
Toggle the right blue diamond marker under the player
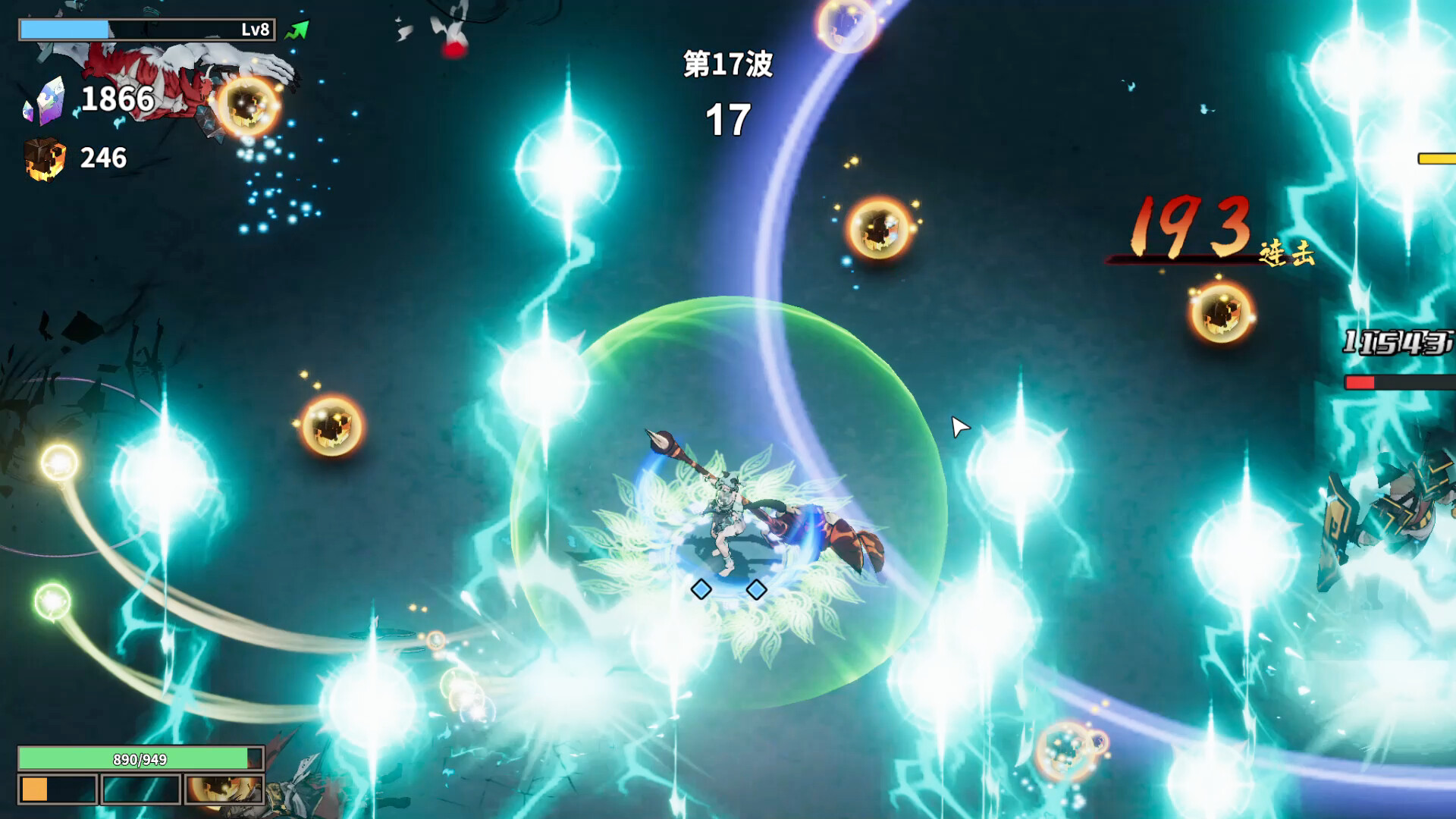pos(757,588)
